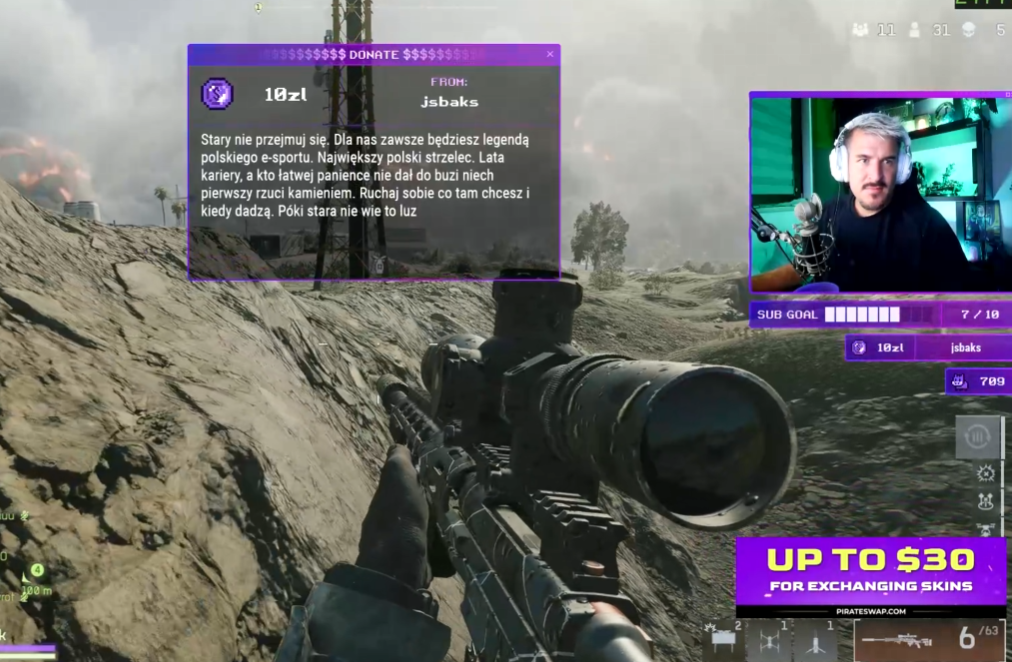Open the PirateSwap skin exchange banner
The height and width of the screenshot is (662, 1012).
[870, 576]
